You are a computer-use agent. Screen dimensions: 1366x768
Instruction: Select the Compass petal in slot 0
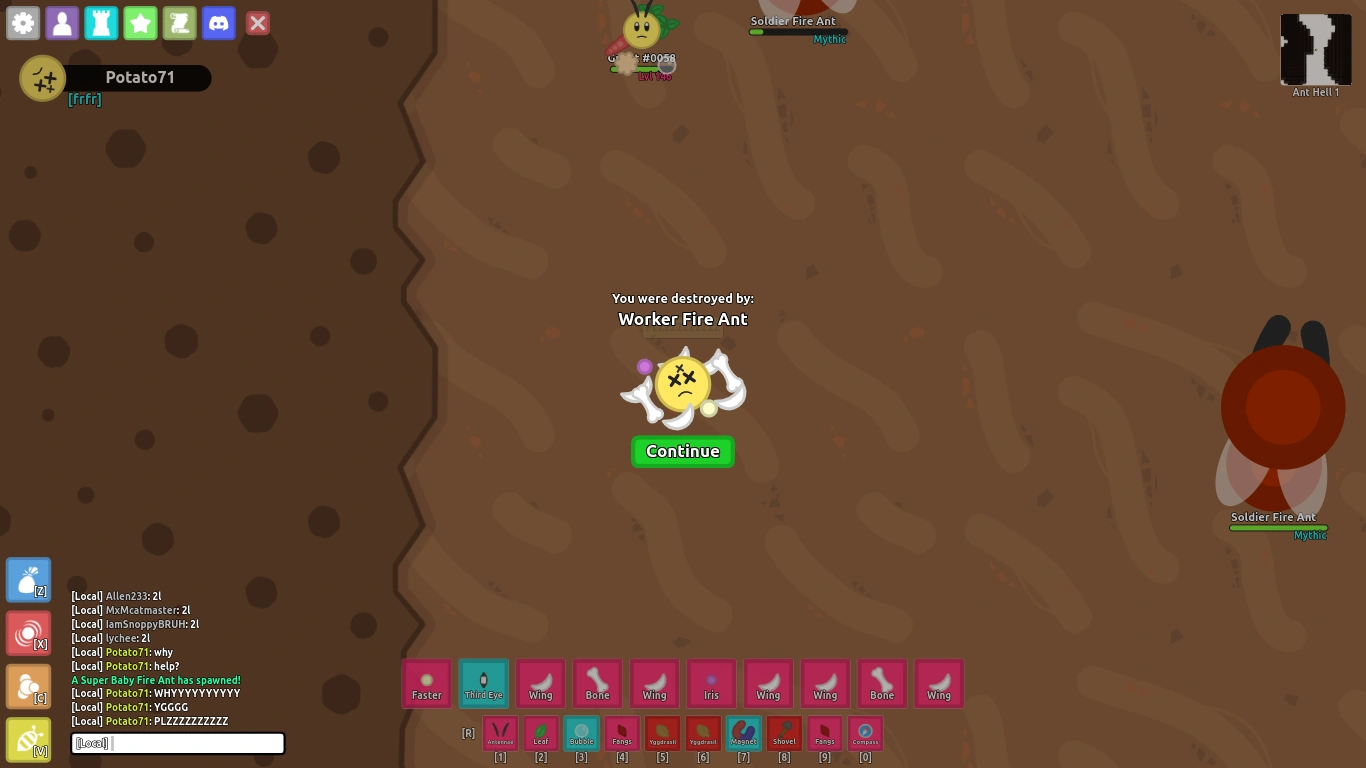tap(865, 733)
